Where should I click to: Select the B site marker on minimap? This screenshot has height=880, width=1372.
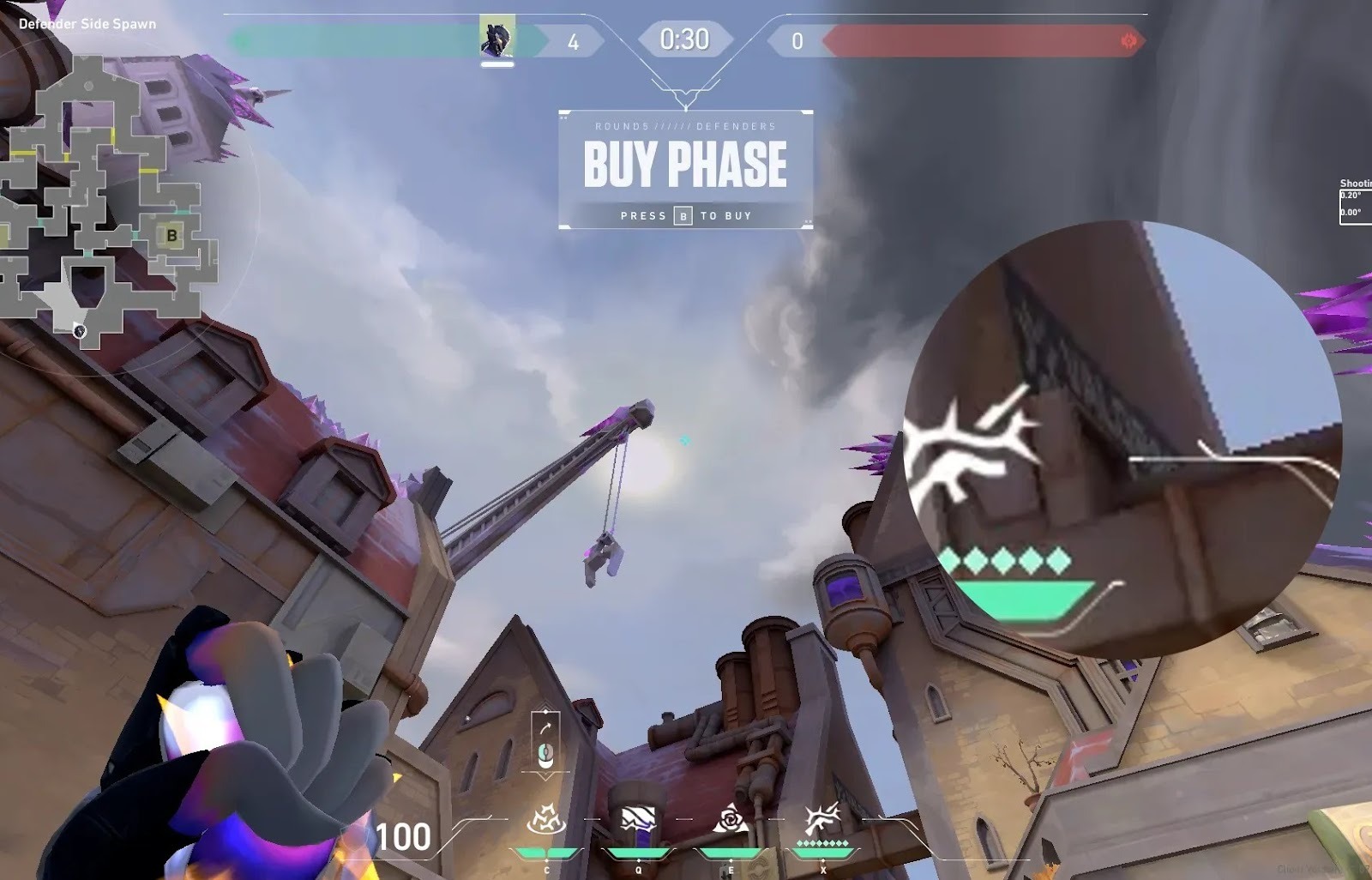coord(172,235)
